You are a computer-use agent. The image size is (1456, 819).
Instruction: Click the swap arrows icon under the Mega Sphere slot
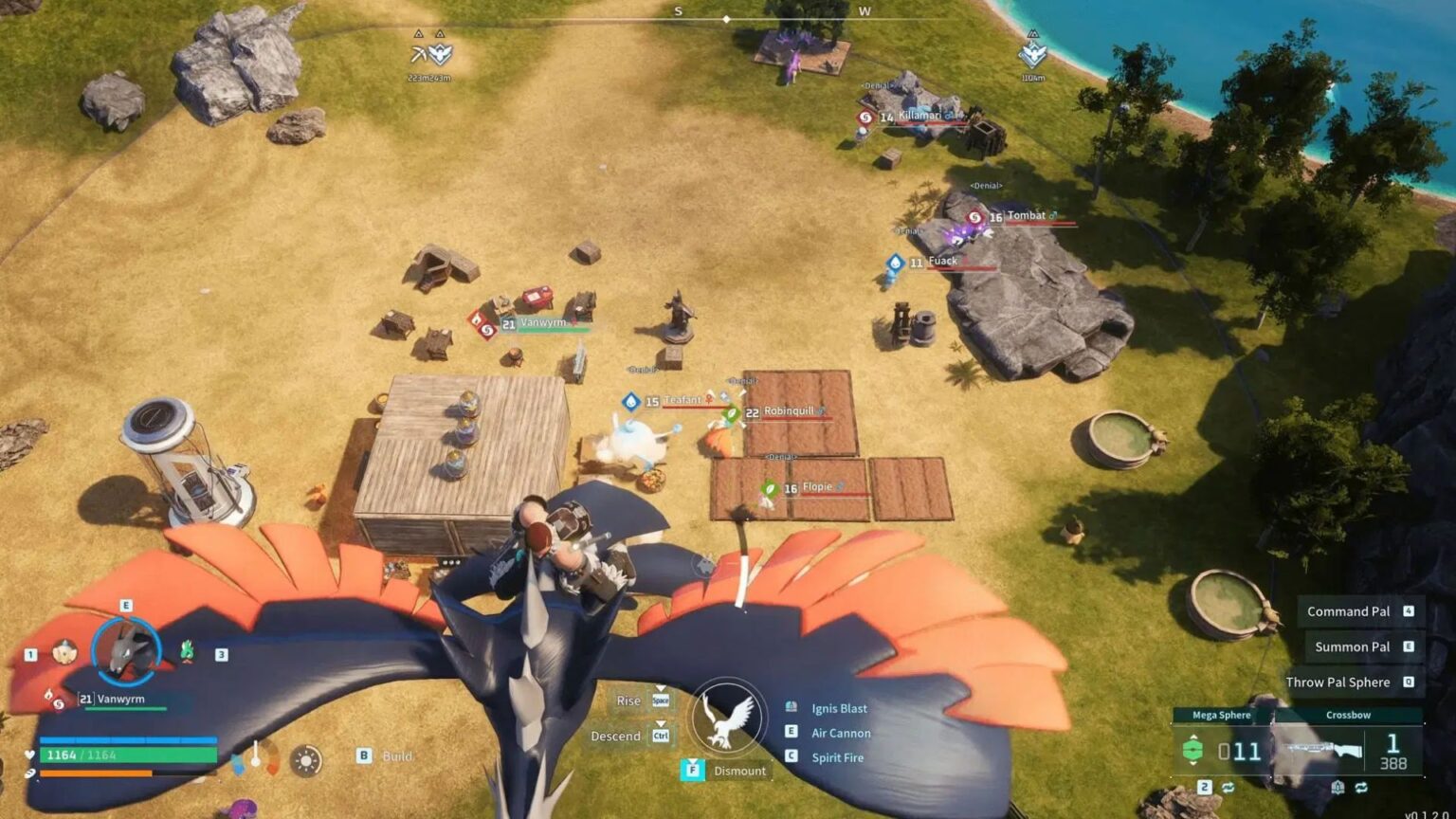pos(1228,788)
